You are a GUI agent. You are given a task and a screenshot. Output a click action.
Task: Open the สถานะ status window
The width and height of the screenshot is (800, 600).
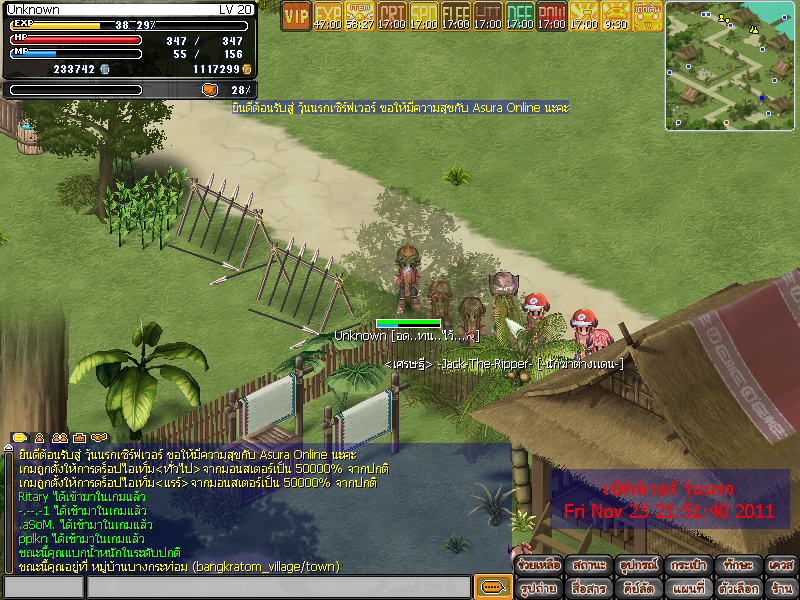click(x=588, y=565)
